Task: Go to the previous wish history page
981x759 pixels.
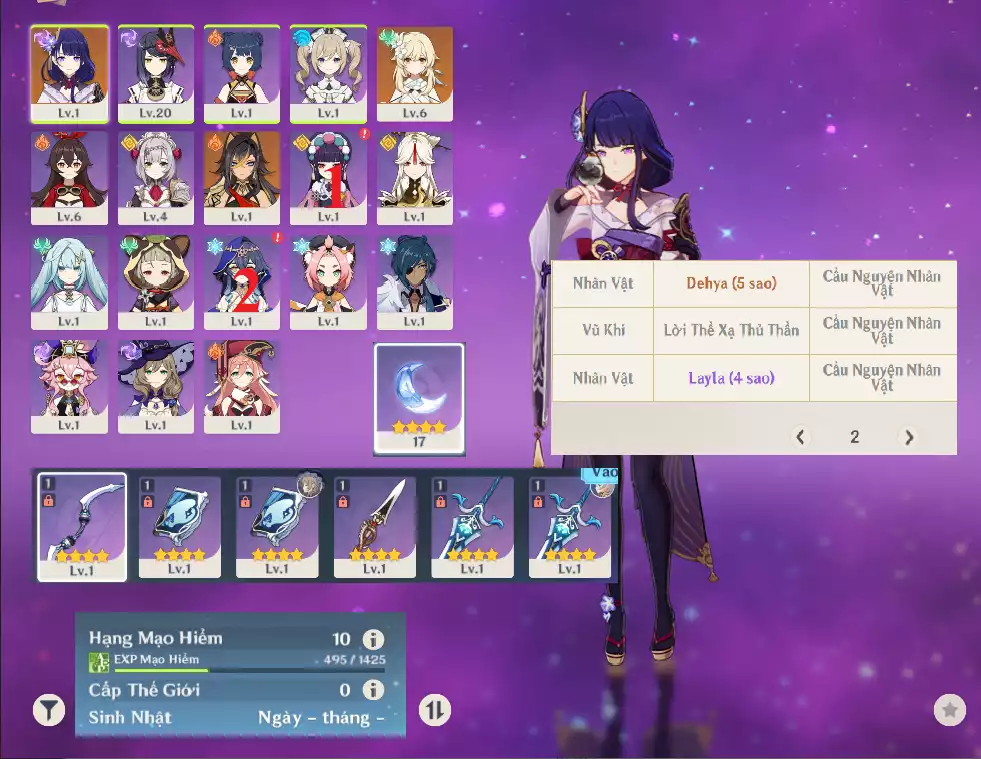Action: click(x=800, y=437)
